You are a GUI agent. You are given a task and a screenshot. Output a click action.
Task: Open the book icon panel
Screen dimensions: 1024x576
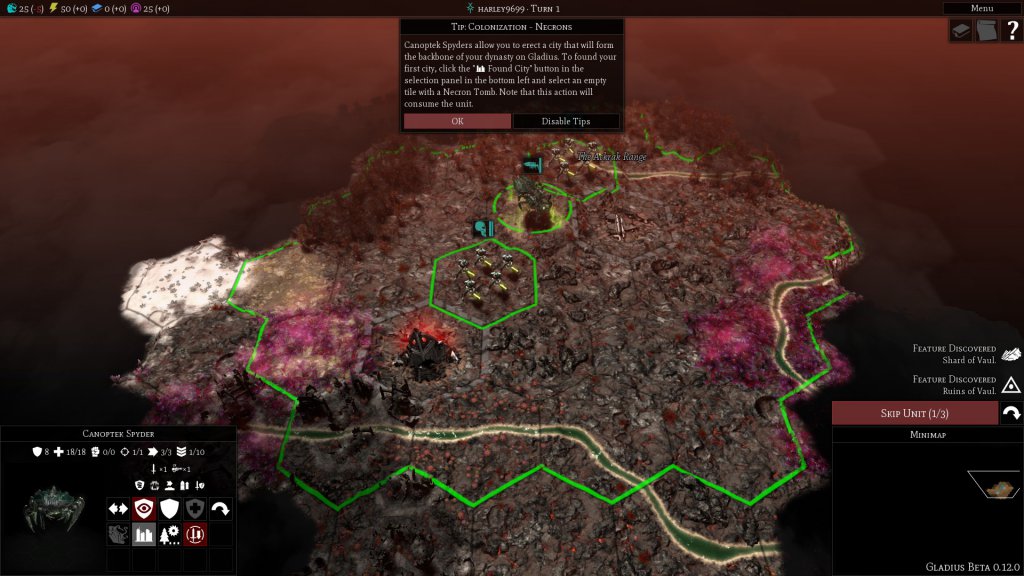pyautogui.click(x=961, y=31)
